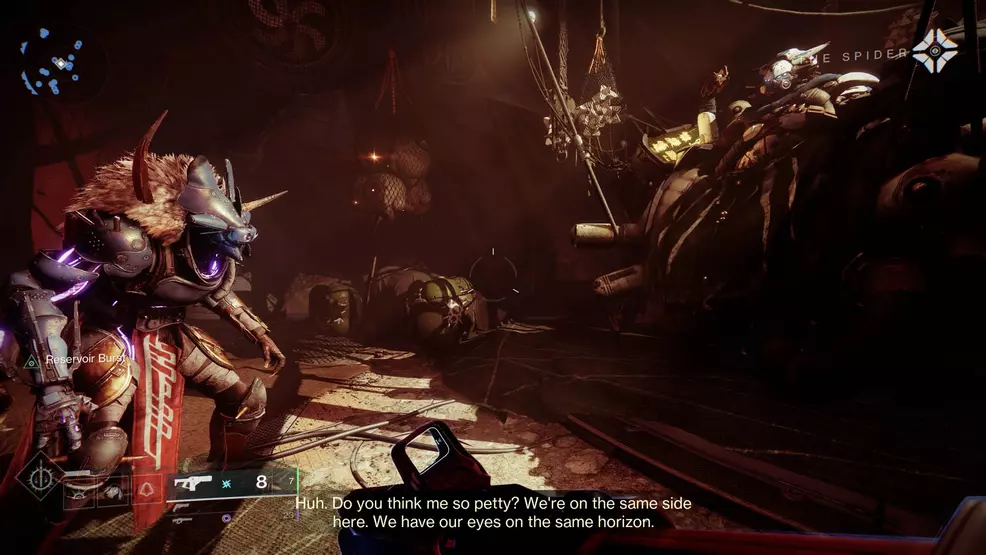Click the radar minimap
Image resolution: width=986 pixels, height=555 pixels.
(57, 62)
